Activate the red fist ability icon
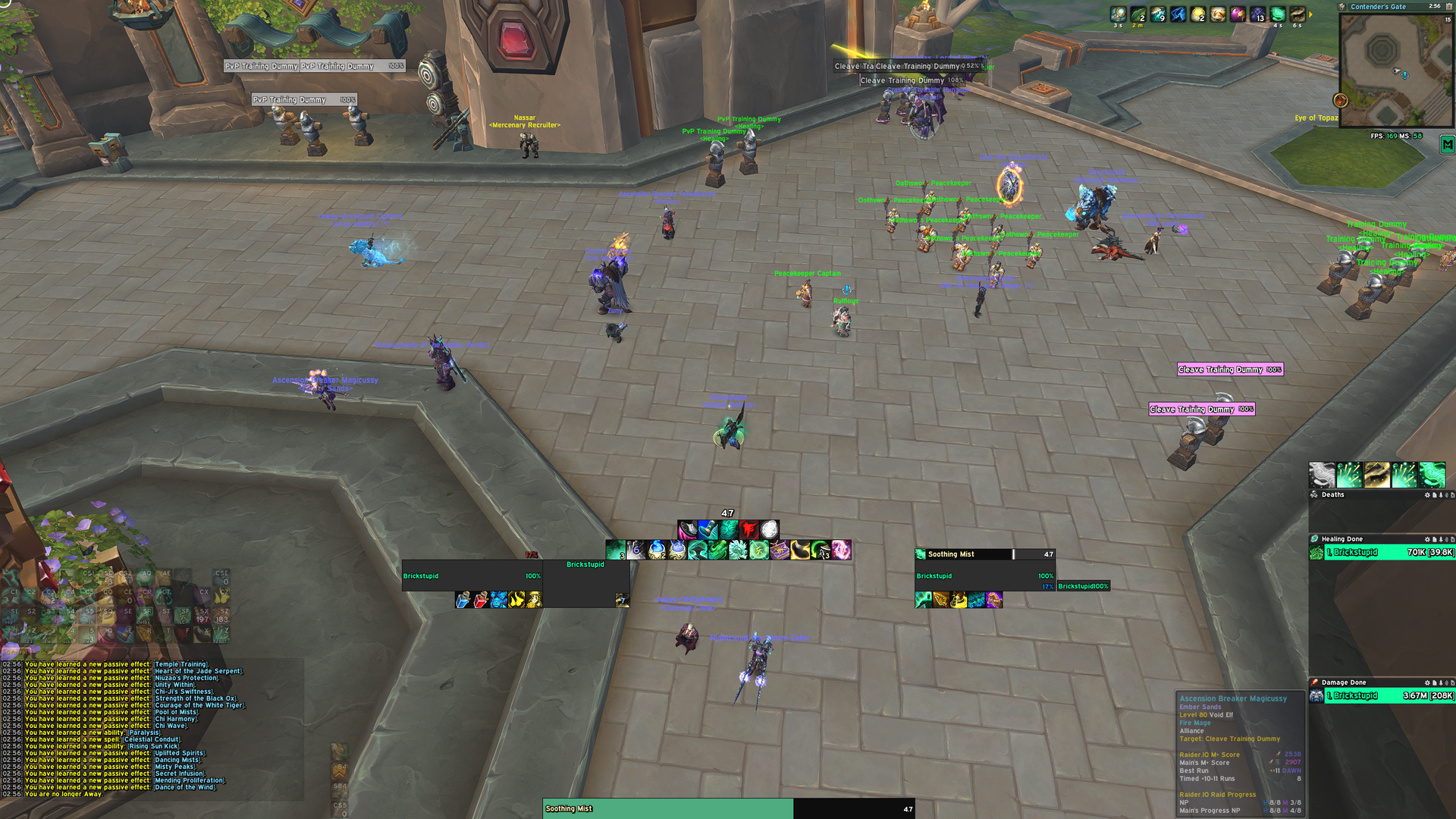This screenshot has width=1456, height=819. point(748,529)
